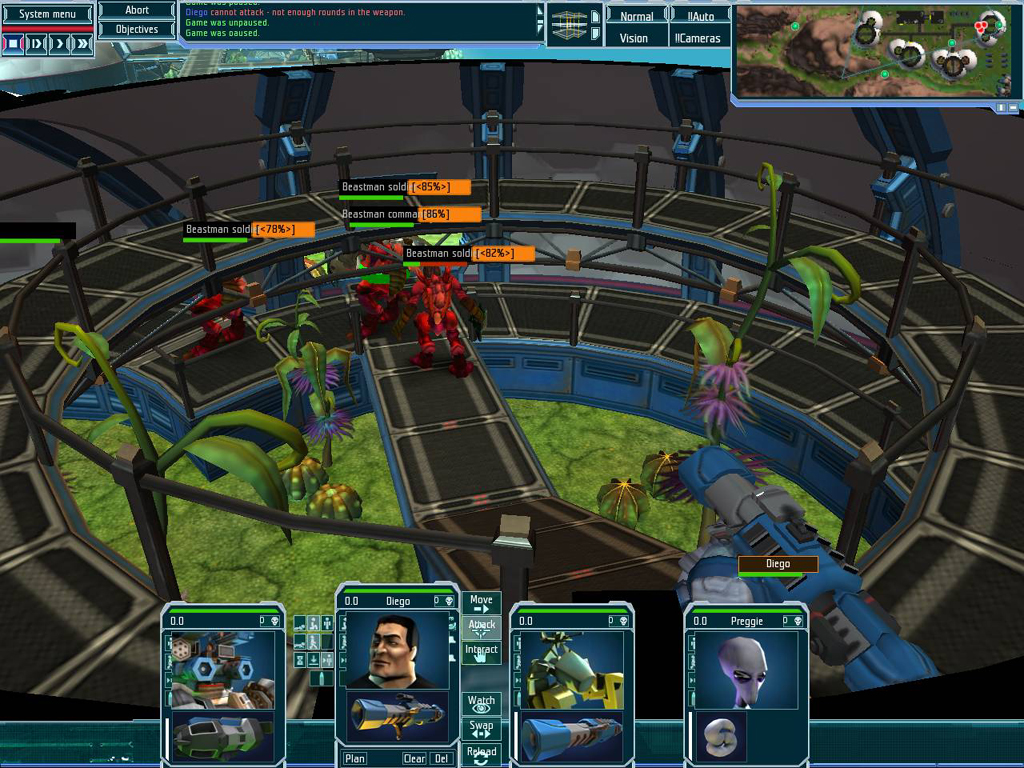The height and width of the screenshot is (768, 1024).
Task: Open the System menu
Action: 47,14
